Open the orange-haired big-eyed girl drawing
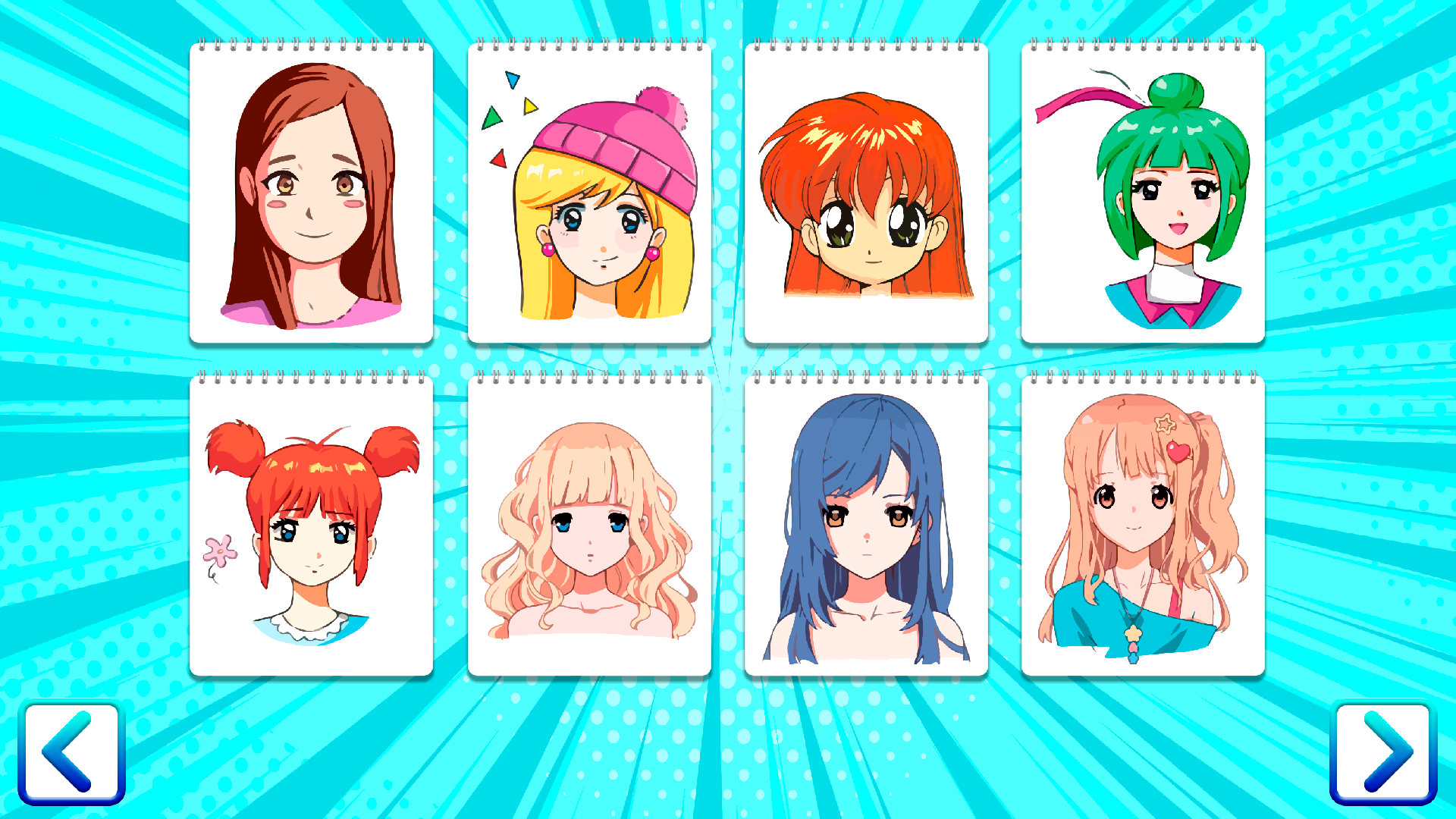 point(867,190)
